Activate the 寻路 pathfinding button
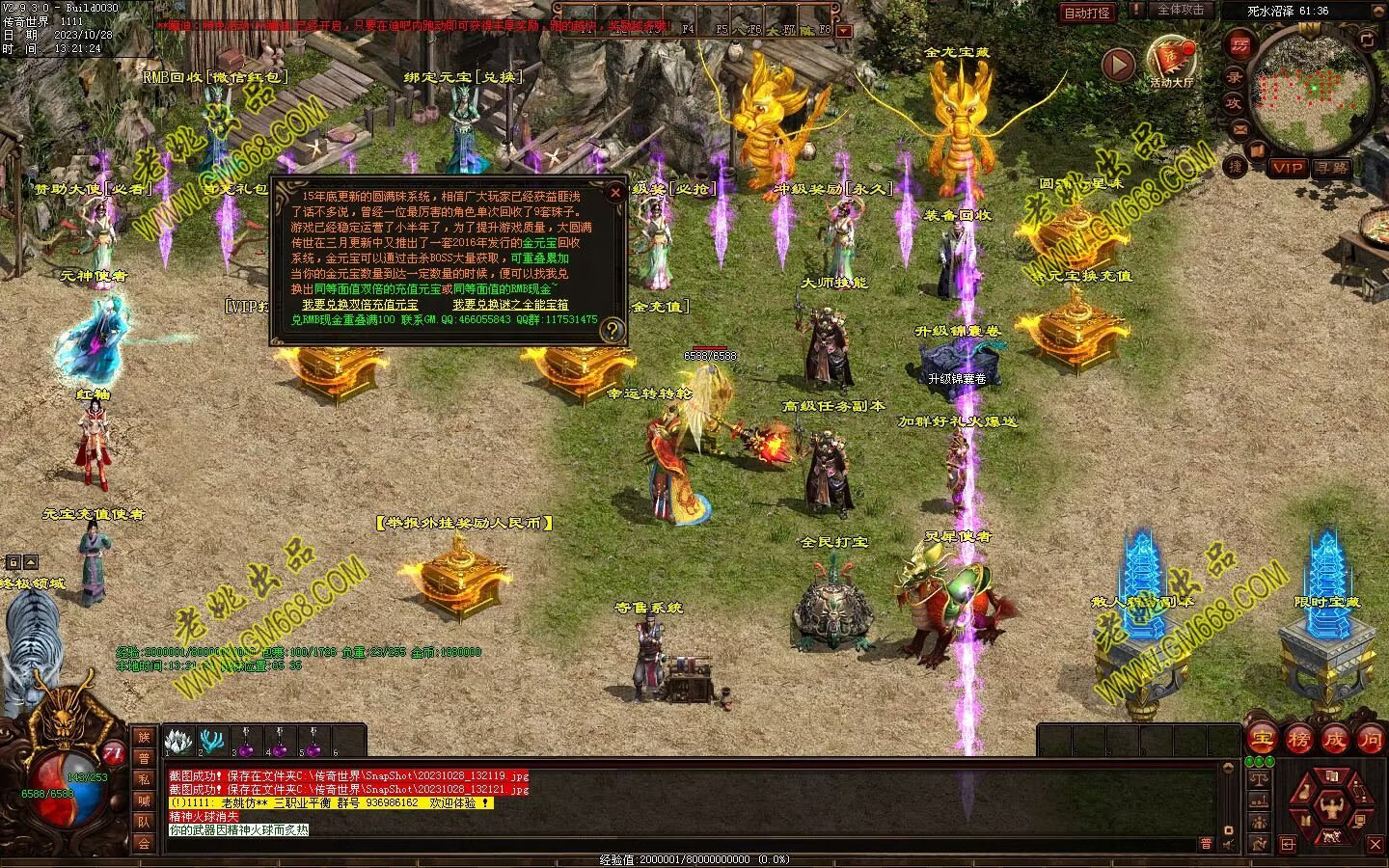The image size is (1389, 868). click(1333, 168)
